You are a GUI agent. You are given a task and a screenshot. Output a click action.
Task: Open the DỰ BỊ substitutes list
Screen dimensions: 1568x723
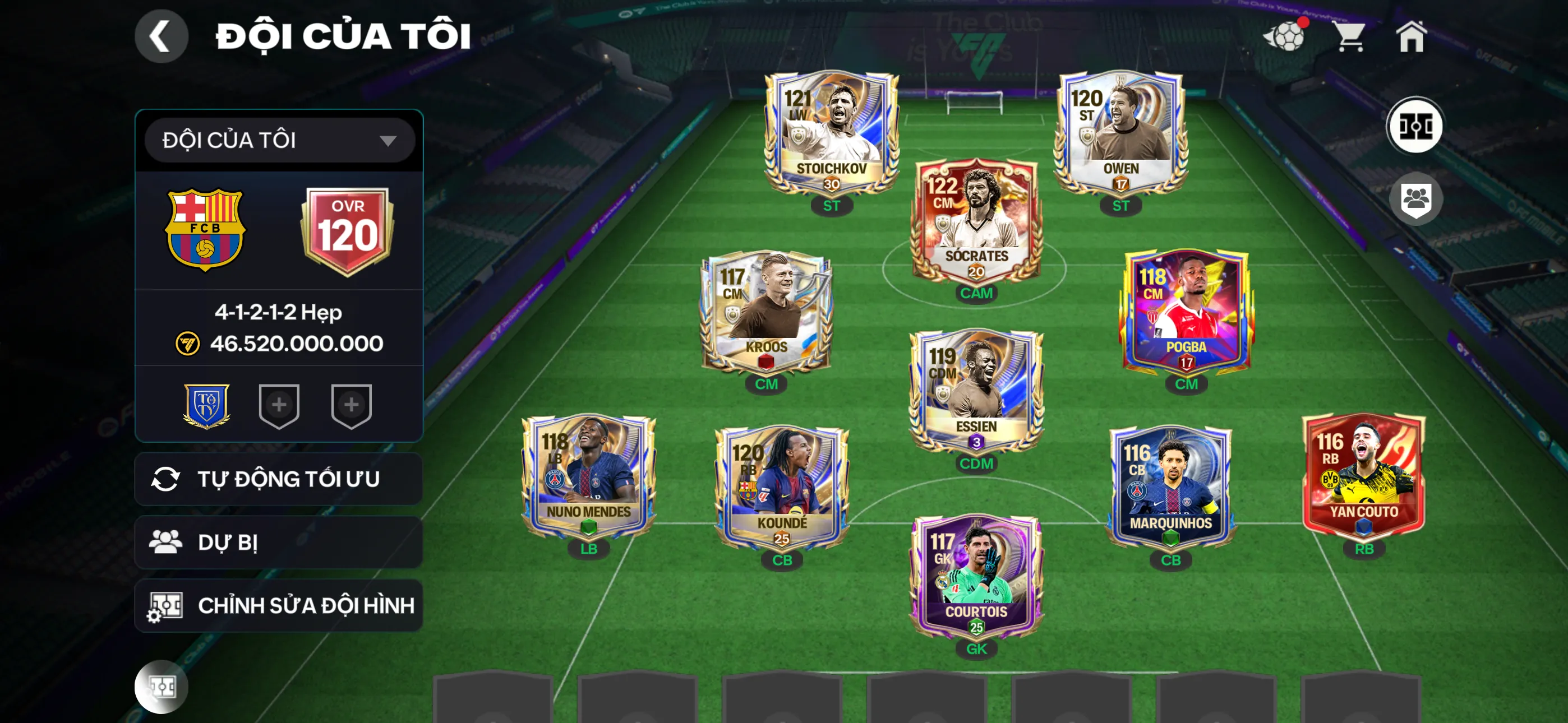point(279,543)
